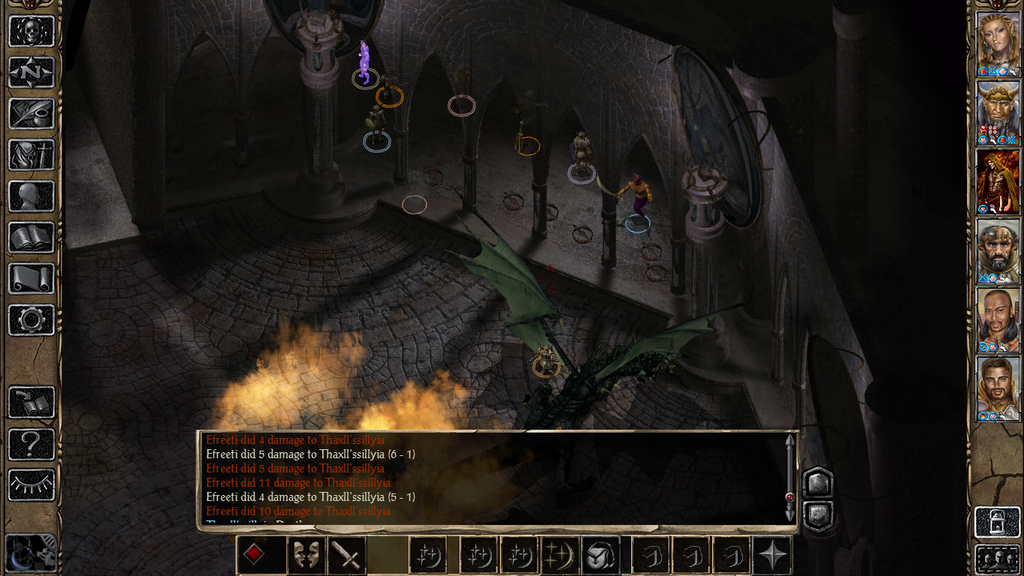
Task: Open the inventory screen button
Action: [x=31, y=154]
